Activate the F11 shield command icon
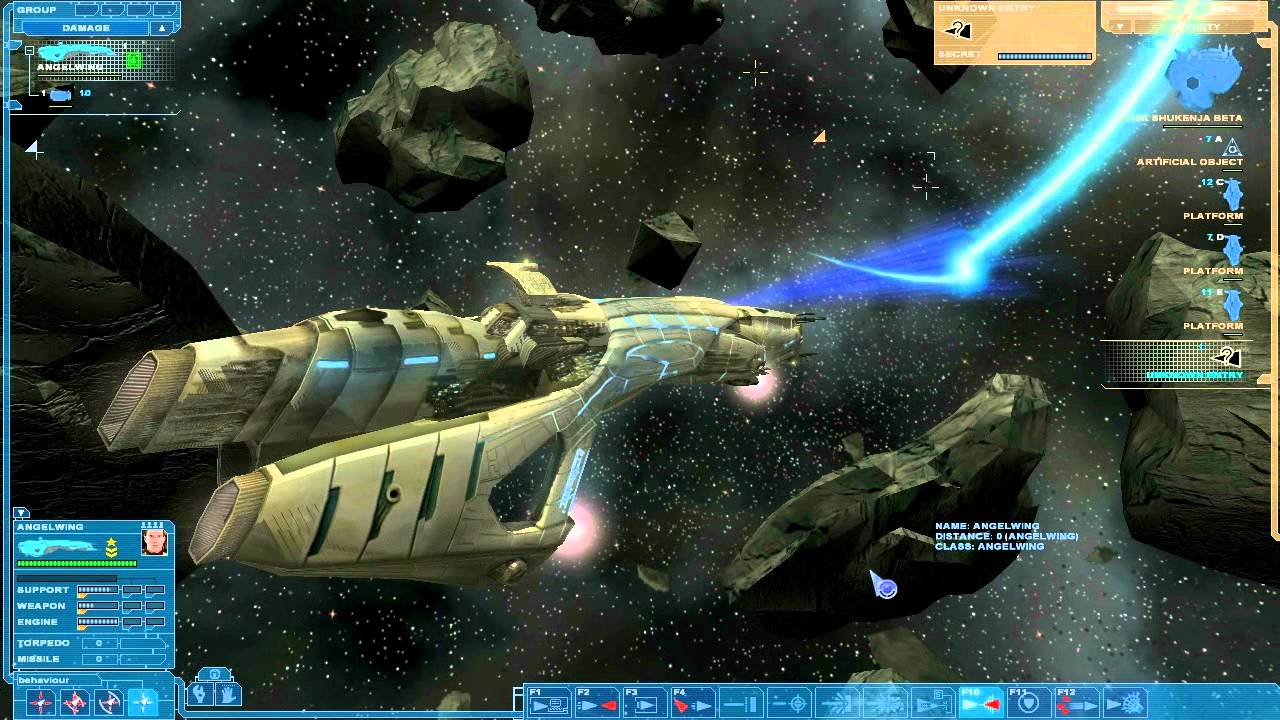Image resolution: width=1280 pixels, height=720 pixels. tap(1030, 700)
